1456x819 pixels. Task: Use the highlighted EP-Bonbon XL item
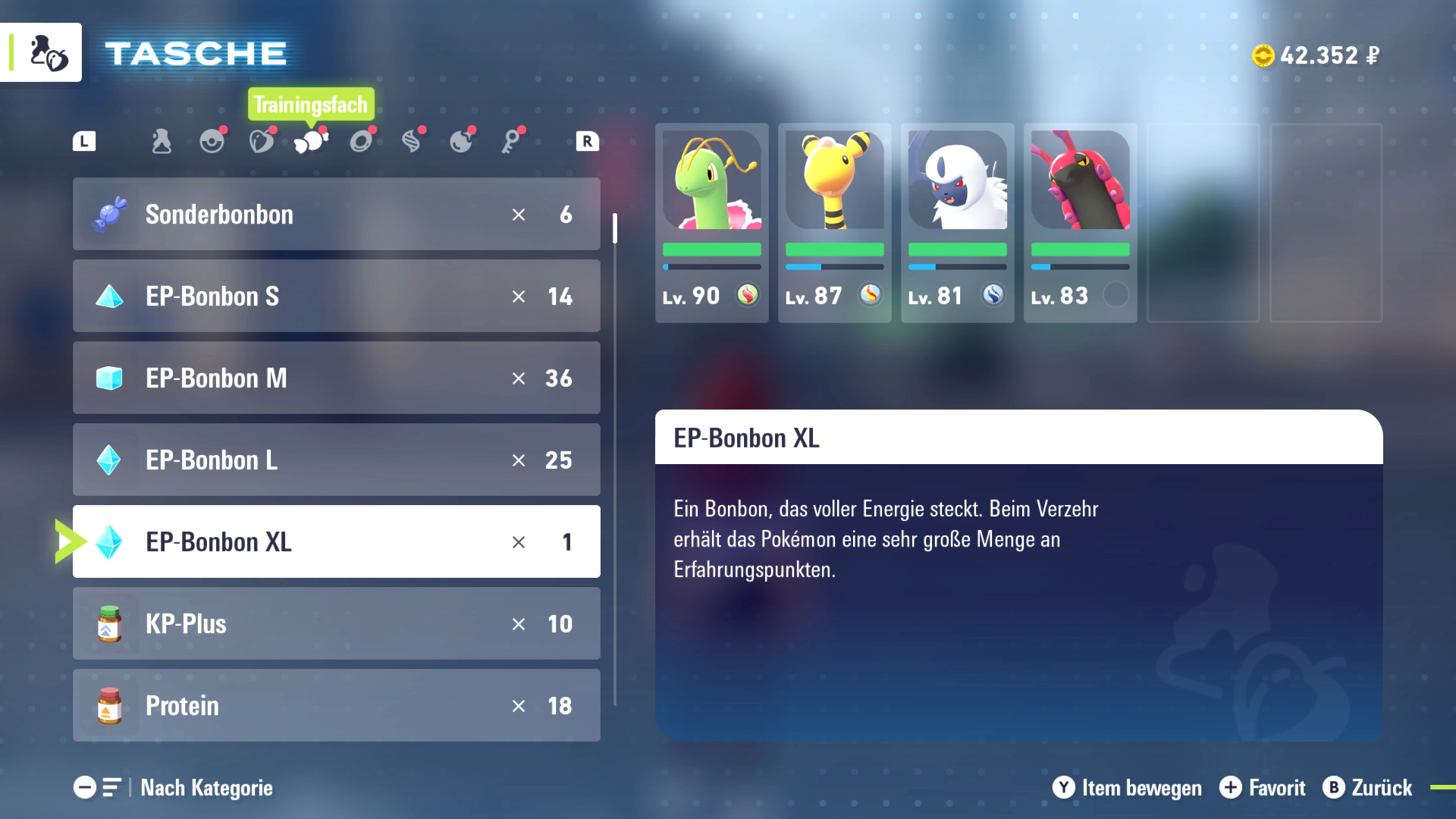pyautogui.click(x=336, y=542)
